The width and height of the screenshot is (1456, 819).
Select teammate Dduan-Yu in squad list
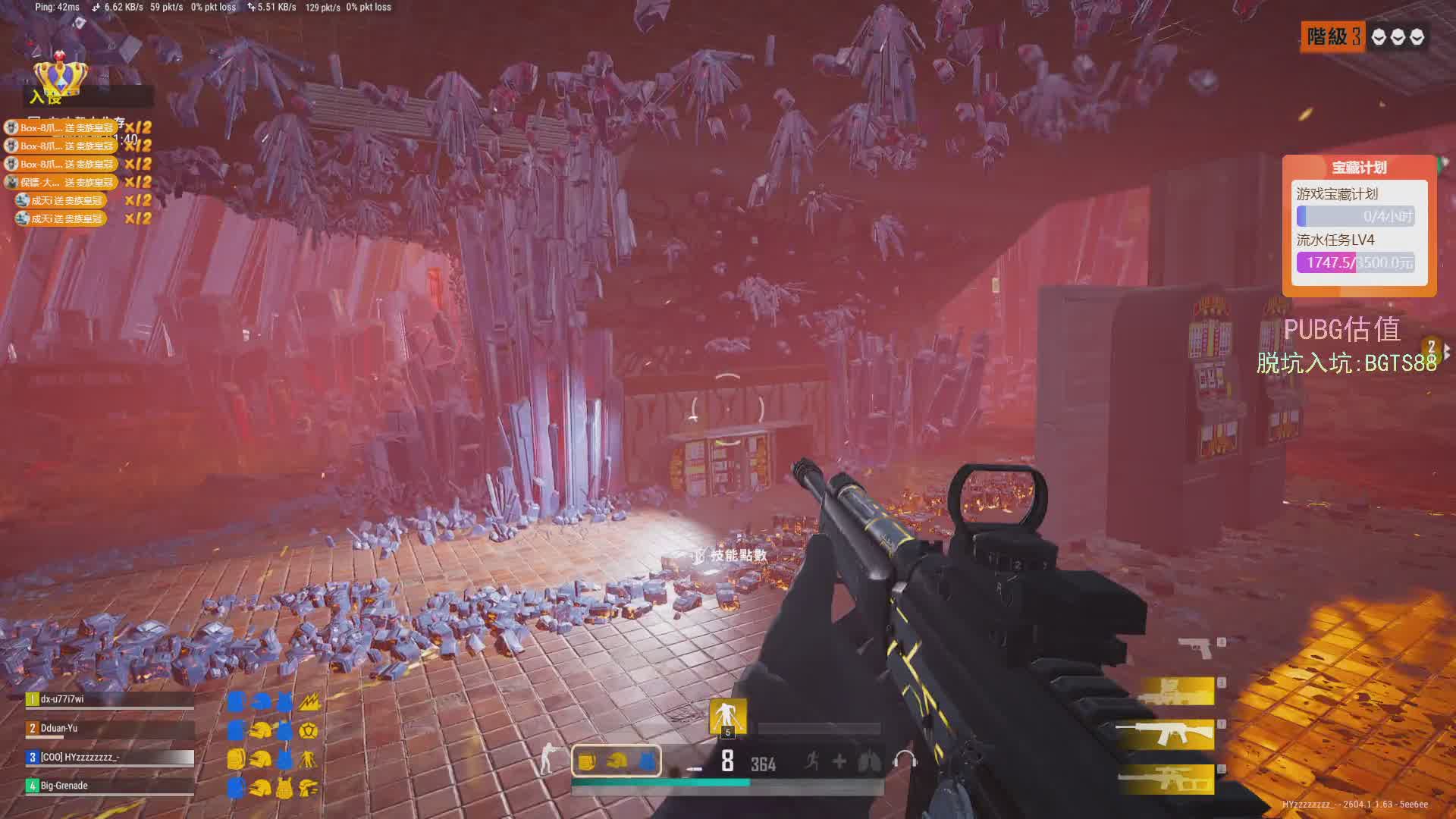click(x=110, y=728)
